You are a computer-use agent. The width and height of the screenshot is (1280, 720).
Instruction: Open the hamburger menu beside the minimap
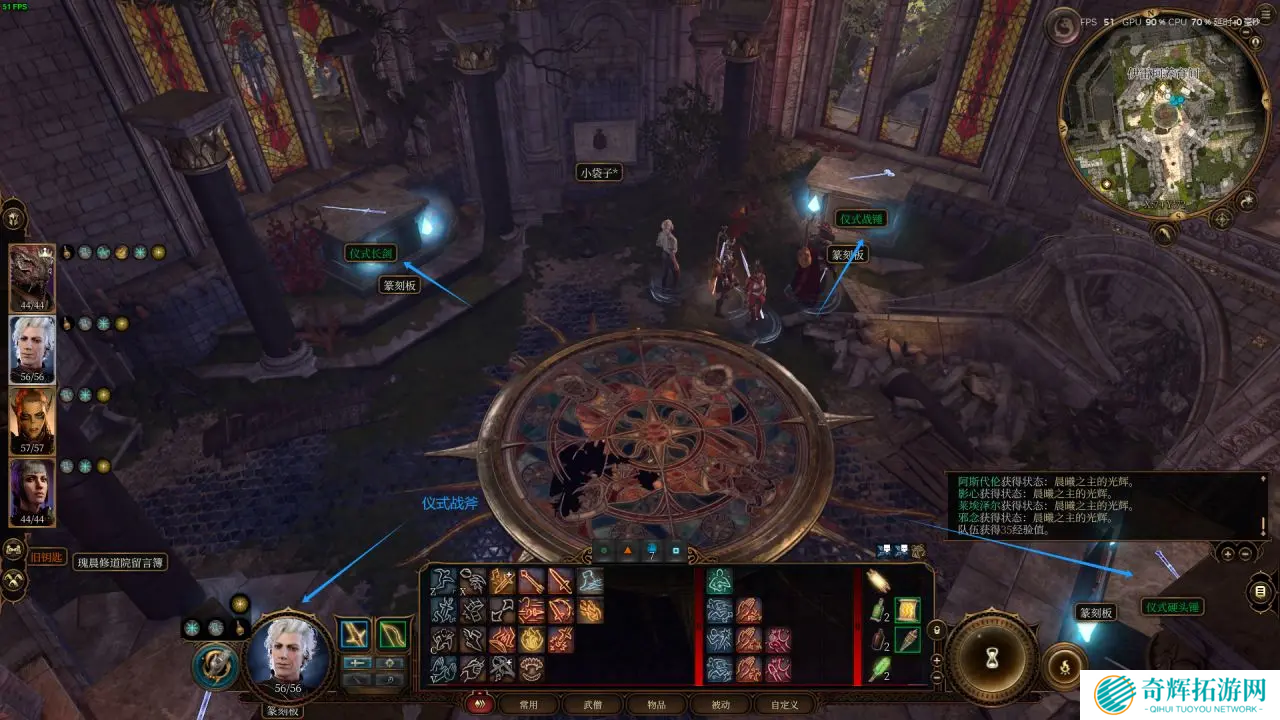1260,592
